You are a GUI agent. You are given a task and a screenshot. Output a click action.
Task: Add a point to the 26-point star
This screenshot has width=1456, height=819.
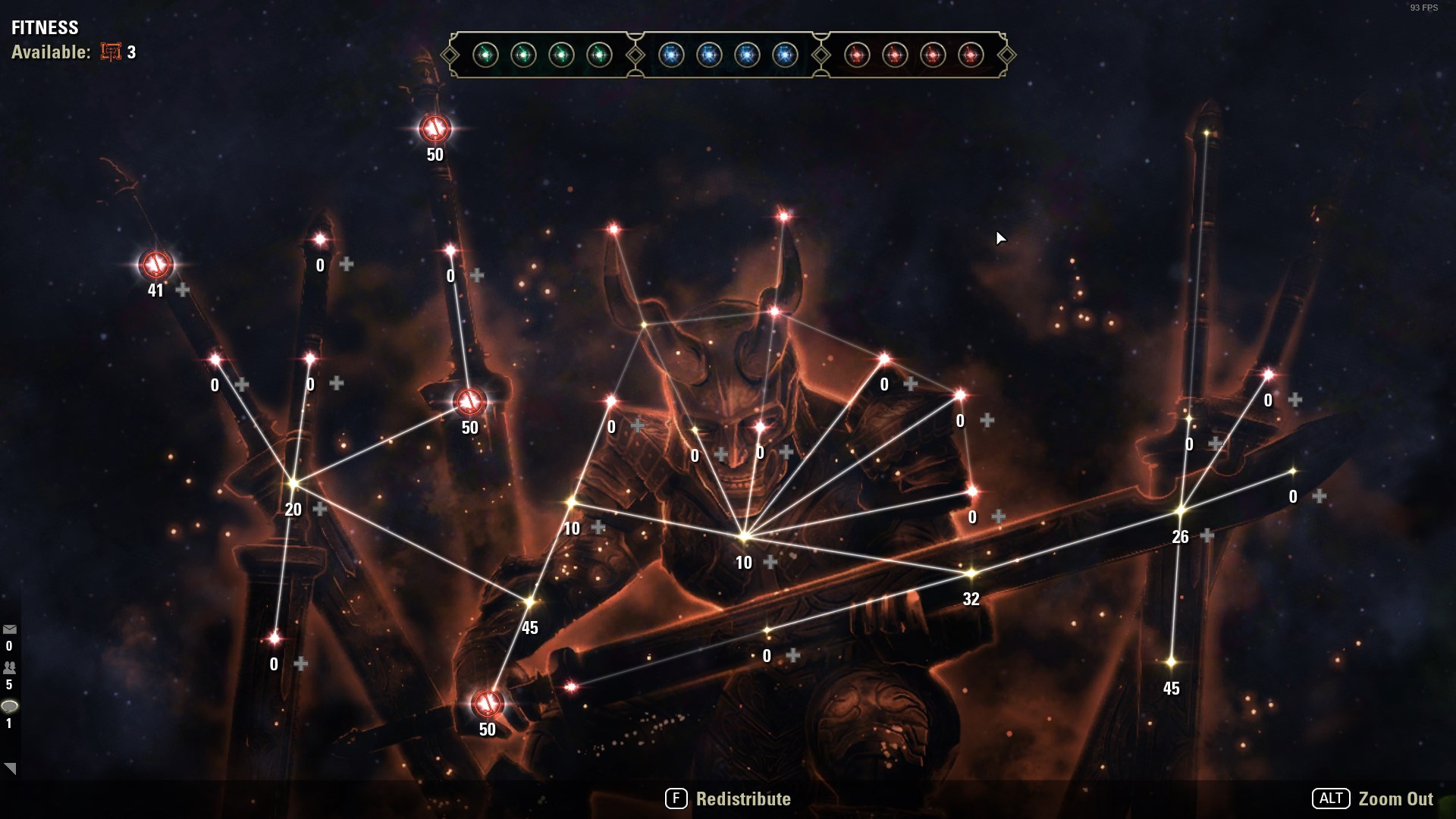tap(1207, 536)
